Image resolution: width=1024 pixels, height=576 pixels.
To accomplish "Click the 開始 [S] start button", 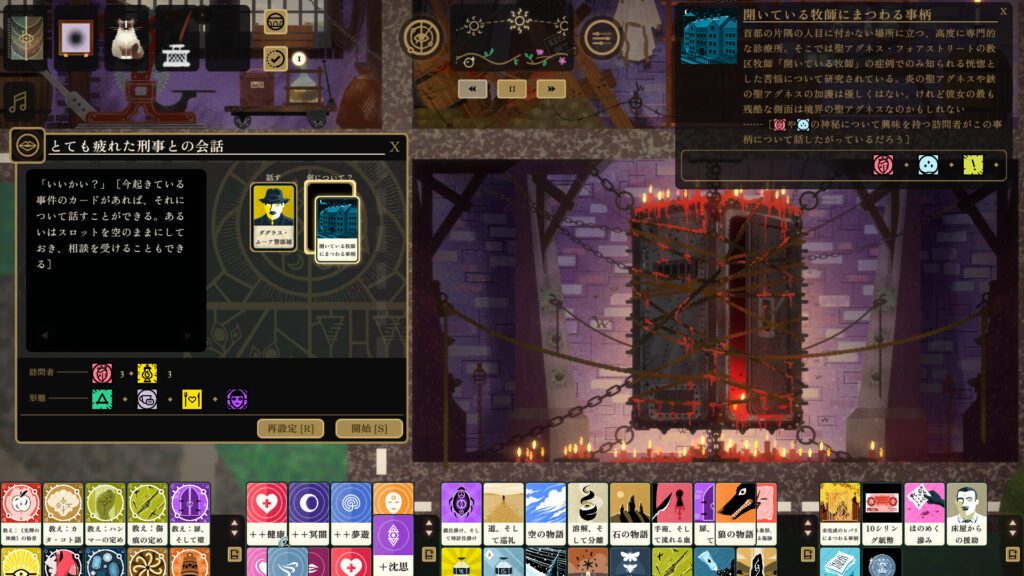I will click(x=369, y=429).
